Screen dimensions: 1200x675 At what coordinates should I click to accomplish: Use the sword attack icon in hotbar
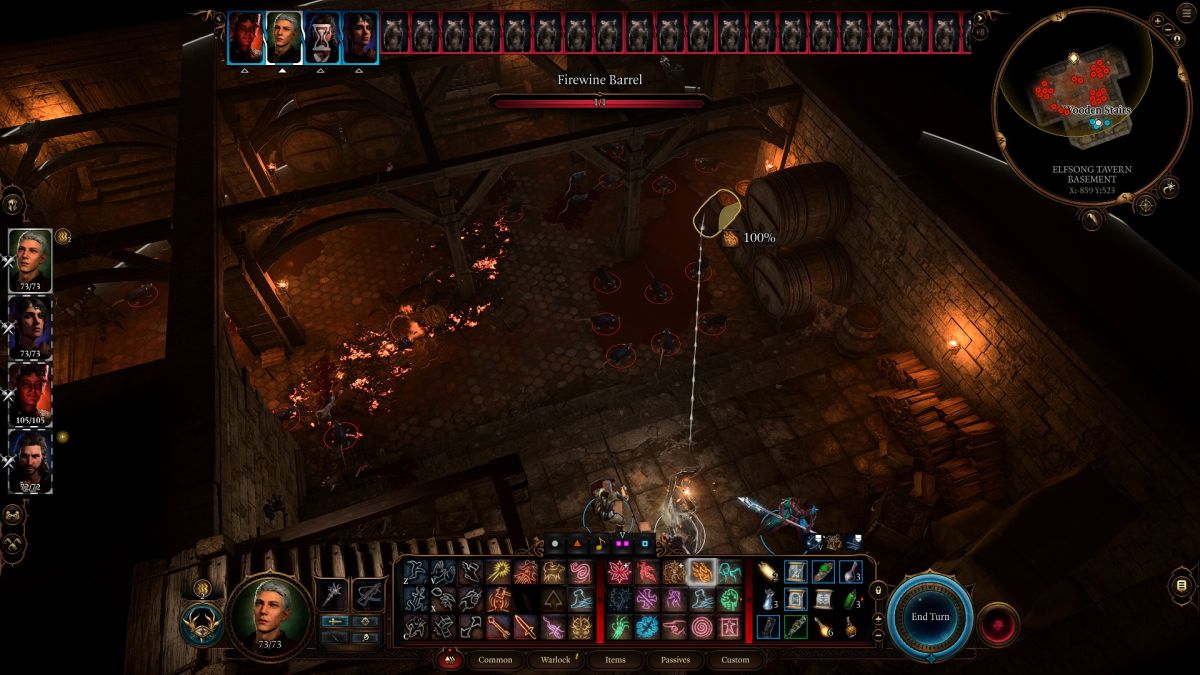pos(525,627)
